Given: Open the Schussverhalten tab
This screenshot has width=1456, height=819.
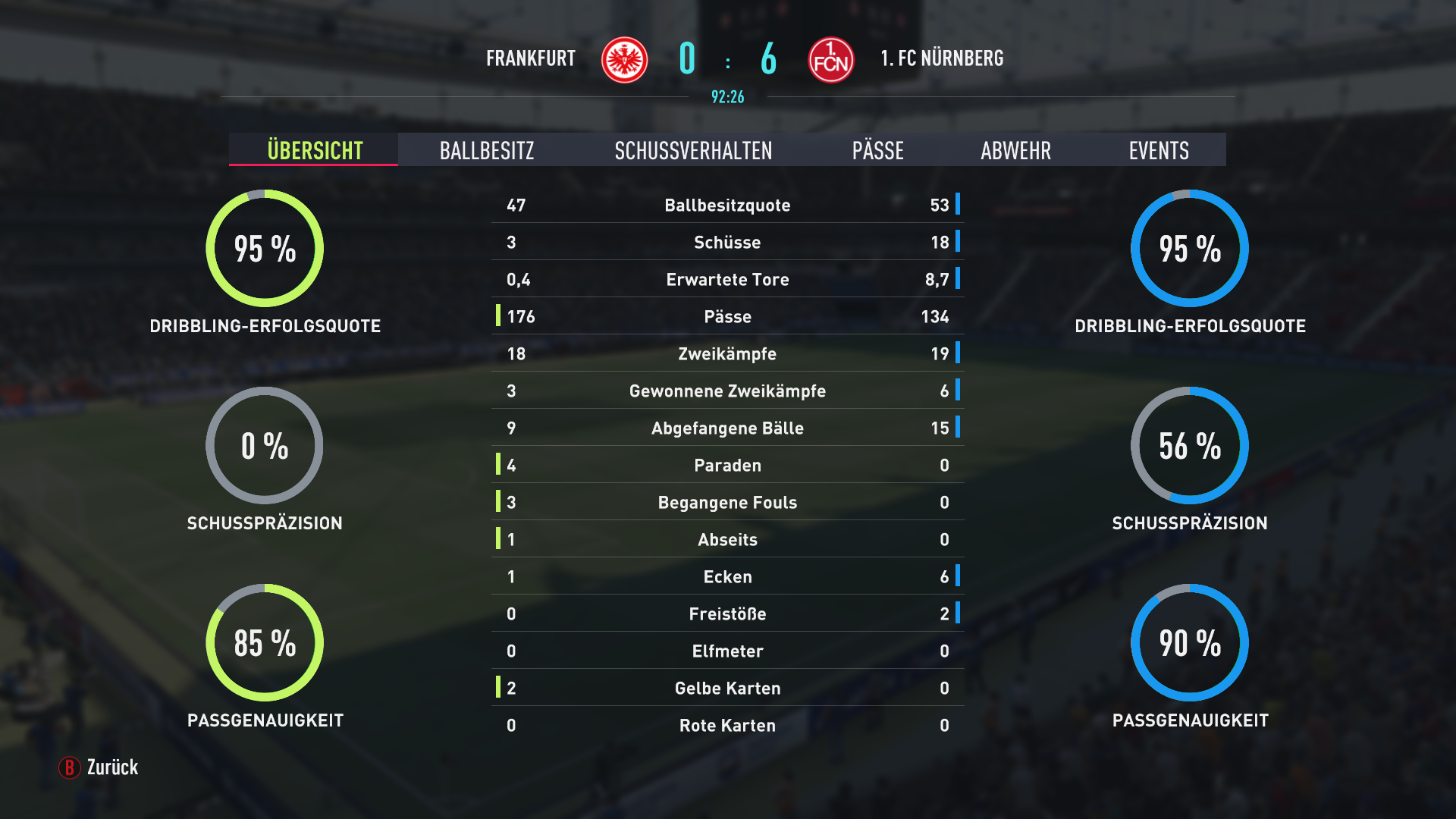Looking at the screenshot, I should coord(693,150).
